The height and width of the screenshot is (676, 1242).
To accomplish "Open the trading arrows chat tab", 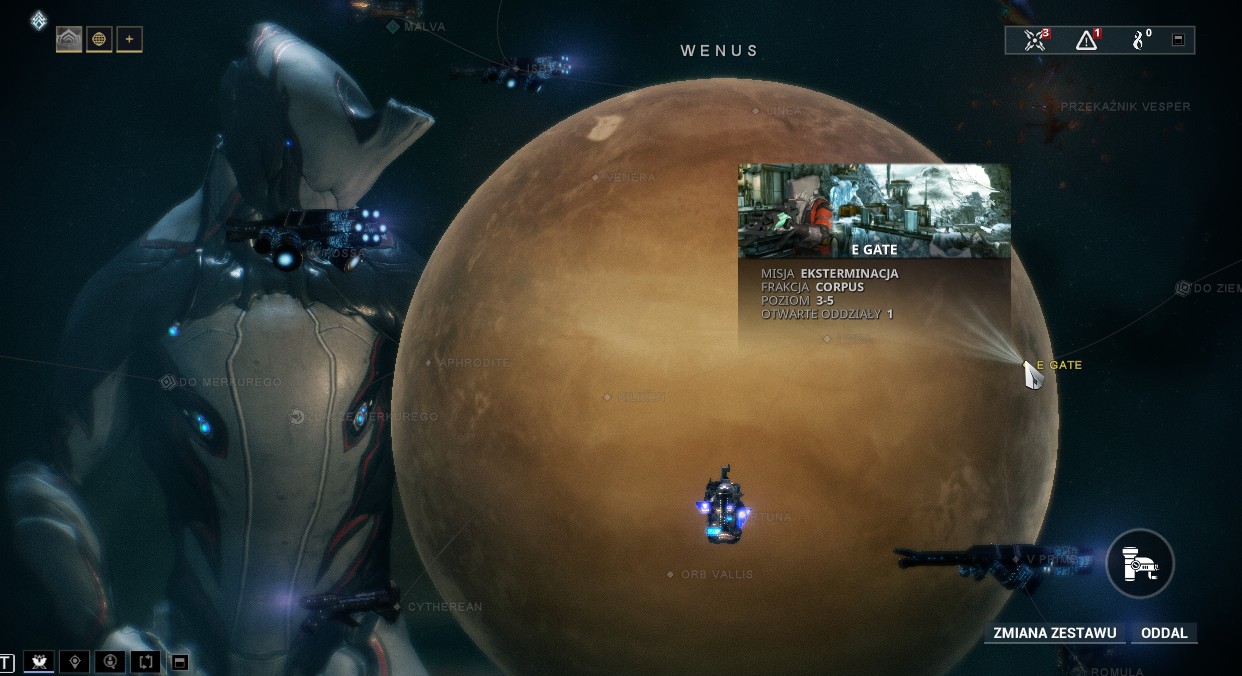I will tap(146, 662).
